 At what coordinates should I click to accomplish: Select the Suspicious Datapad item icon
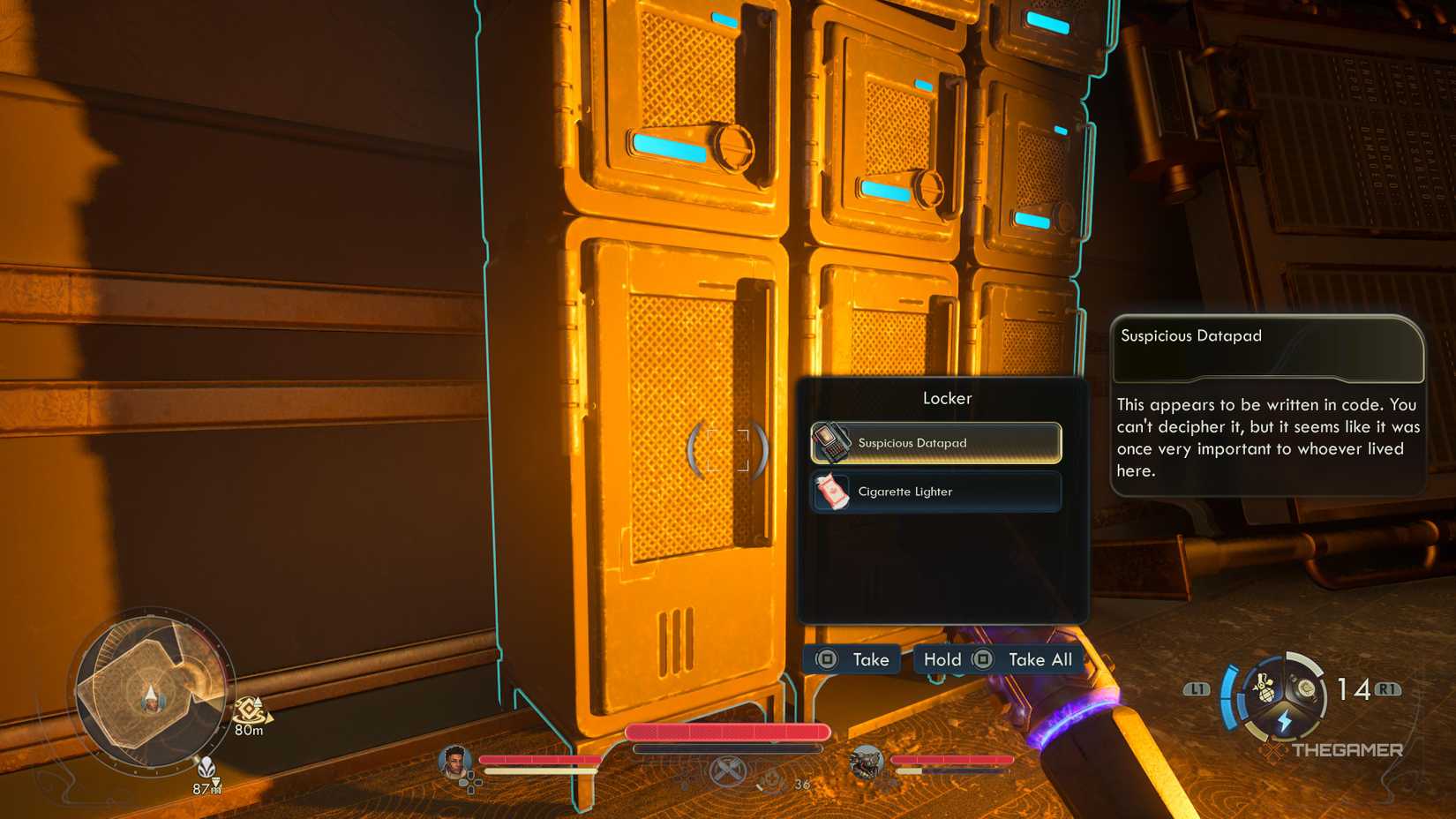coord(831,443)
